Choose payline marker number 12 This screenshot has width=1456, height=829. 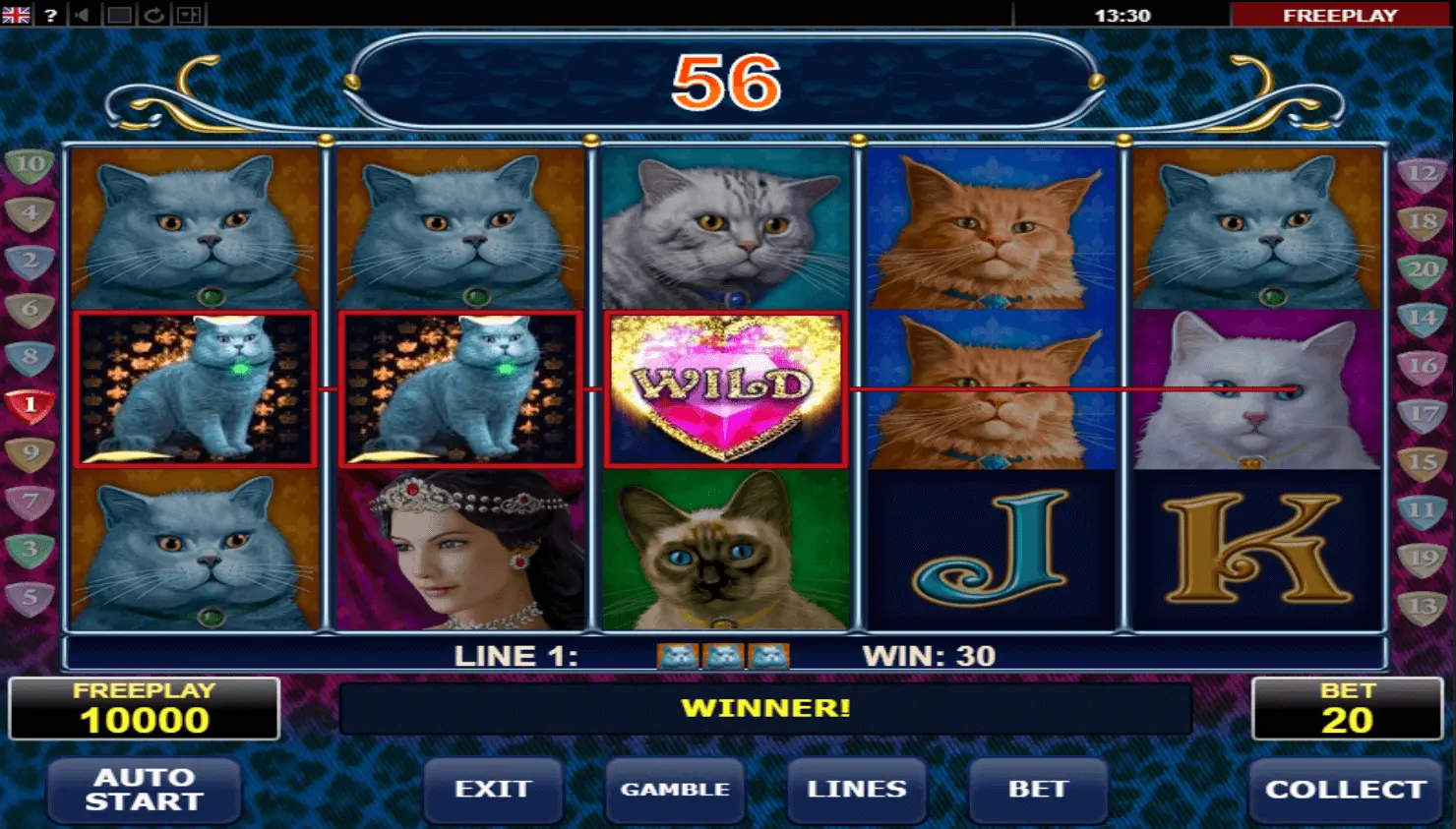coord(1423,175)
